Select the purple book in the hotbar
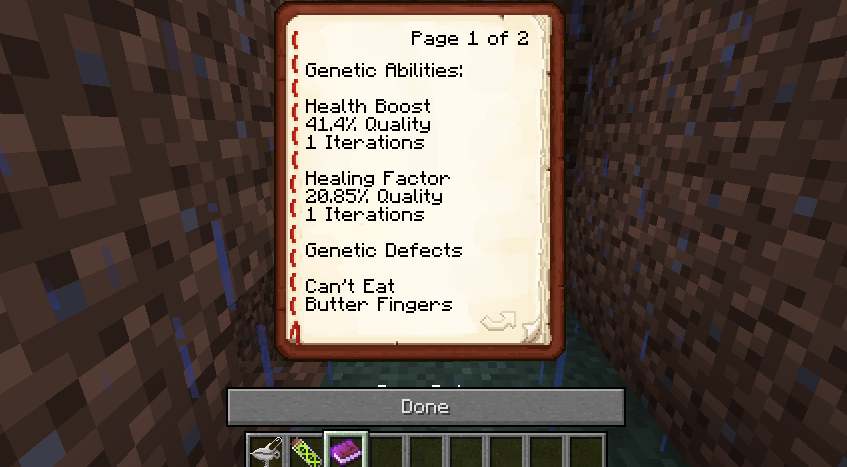The image size is (847, 467). click(x=347, y=452)
